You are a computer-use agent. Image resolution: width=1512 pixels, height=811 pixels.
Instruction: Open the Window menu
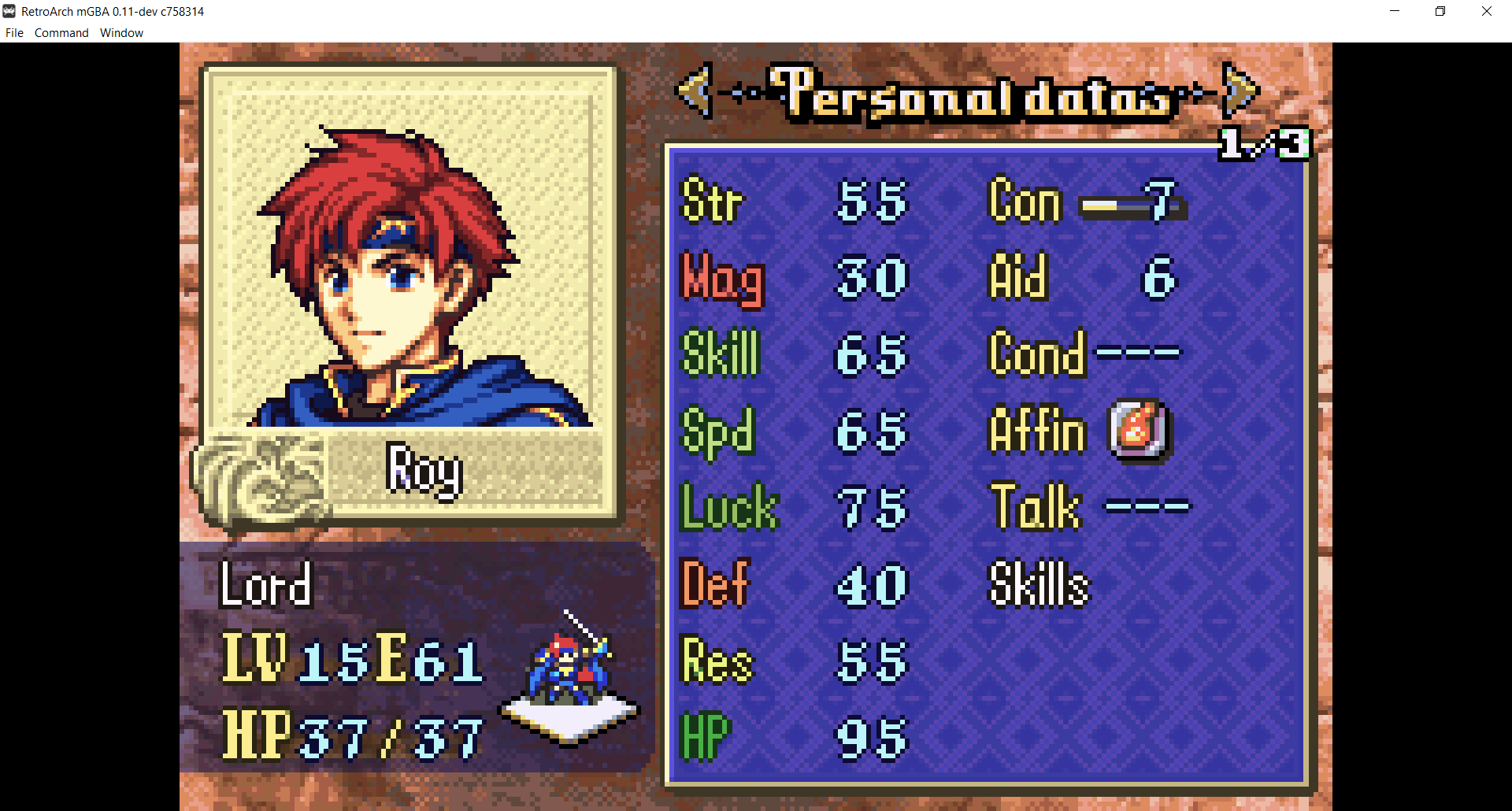coord(121,33)
